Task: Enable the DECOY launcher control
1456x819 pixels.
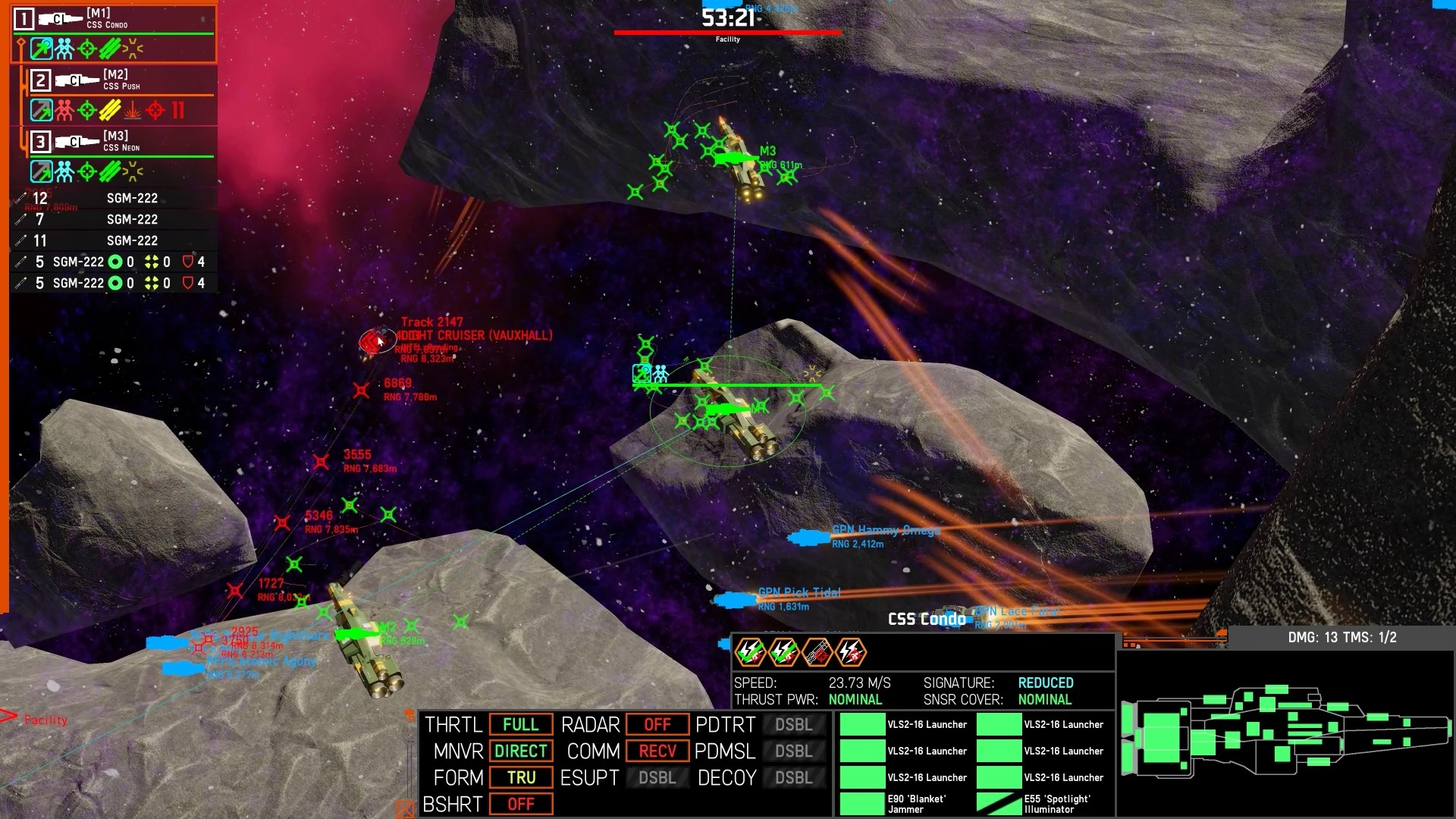Action: [793, 777]
